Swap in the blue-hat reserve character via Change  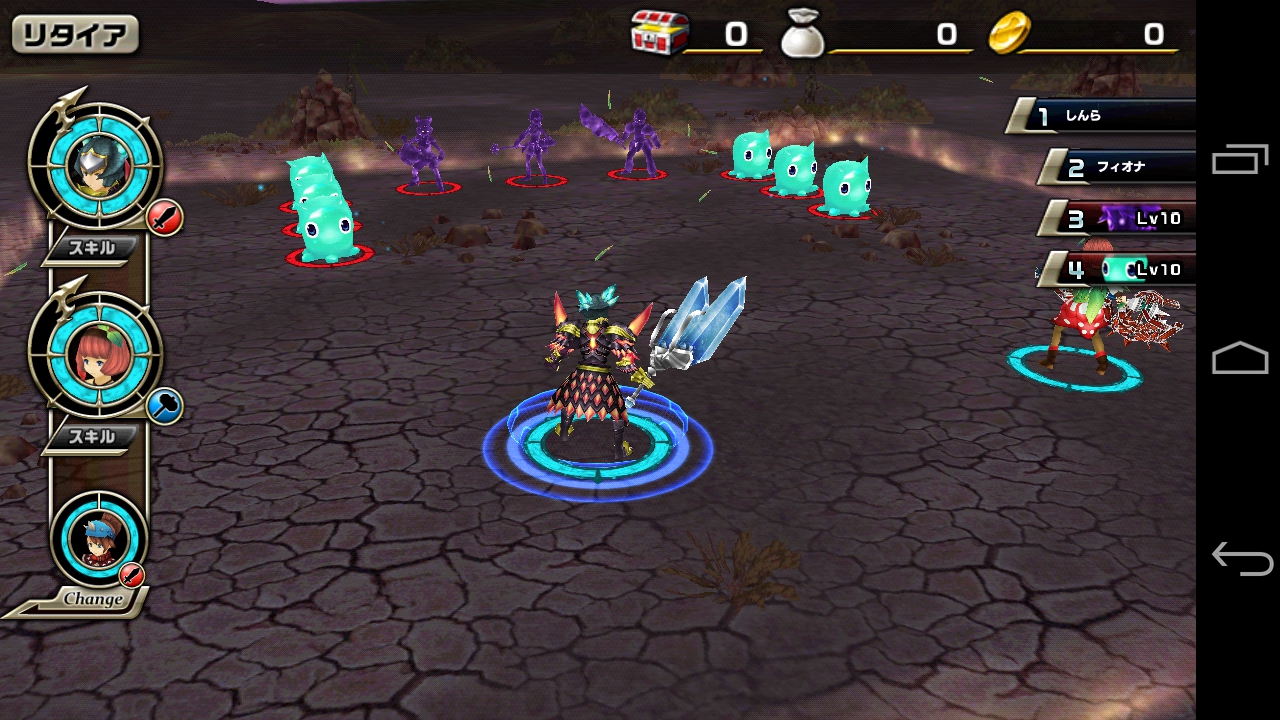(x=97, y=545)
